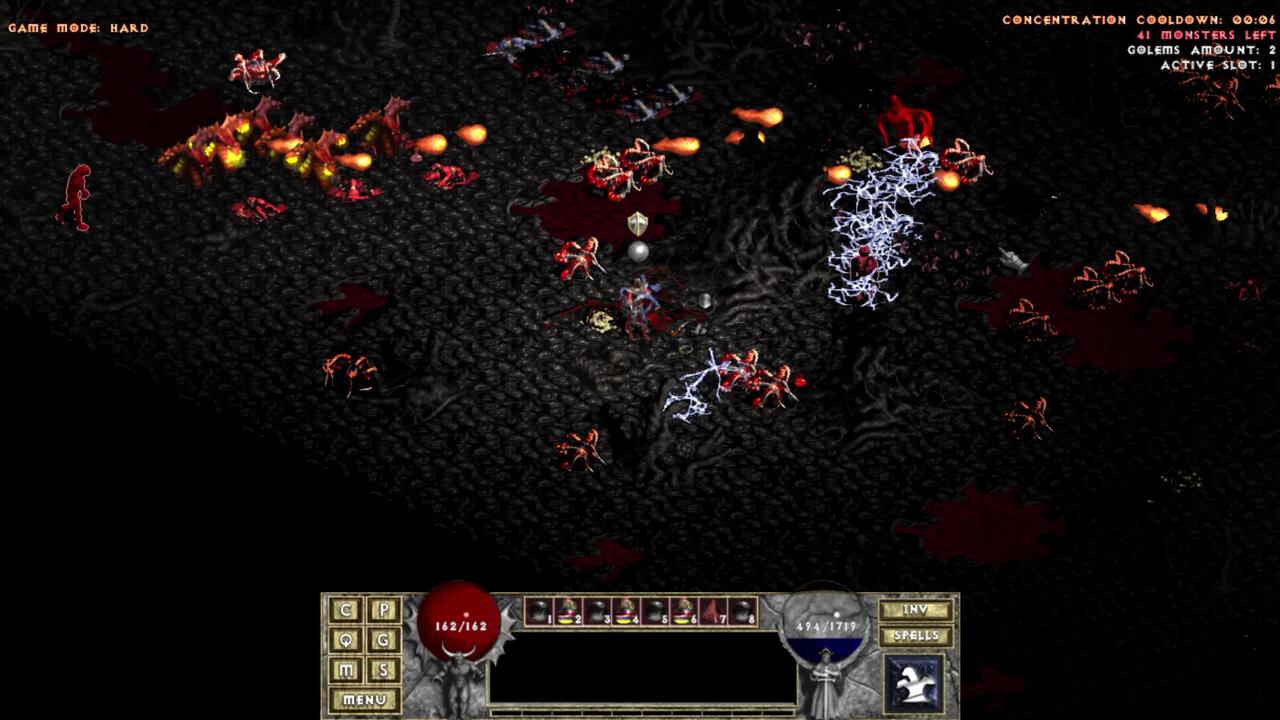Open the SPELLS panel
The image size is (1280, 720).
point(915,636)
